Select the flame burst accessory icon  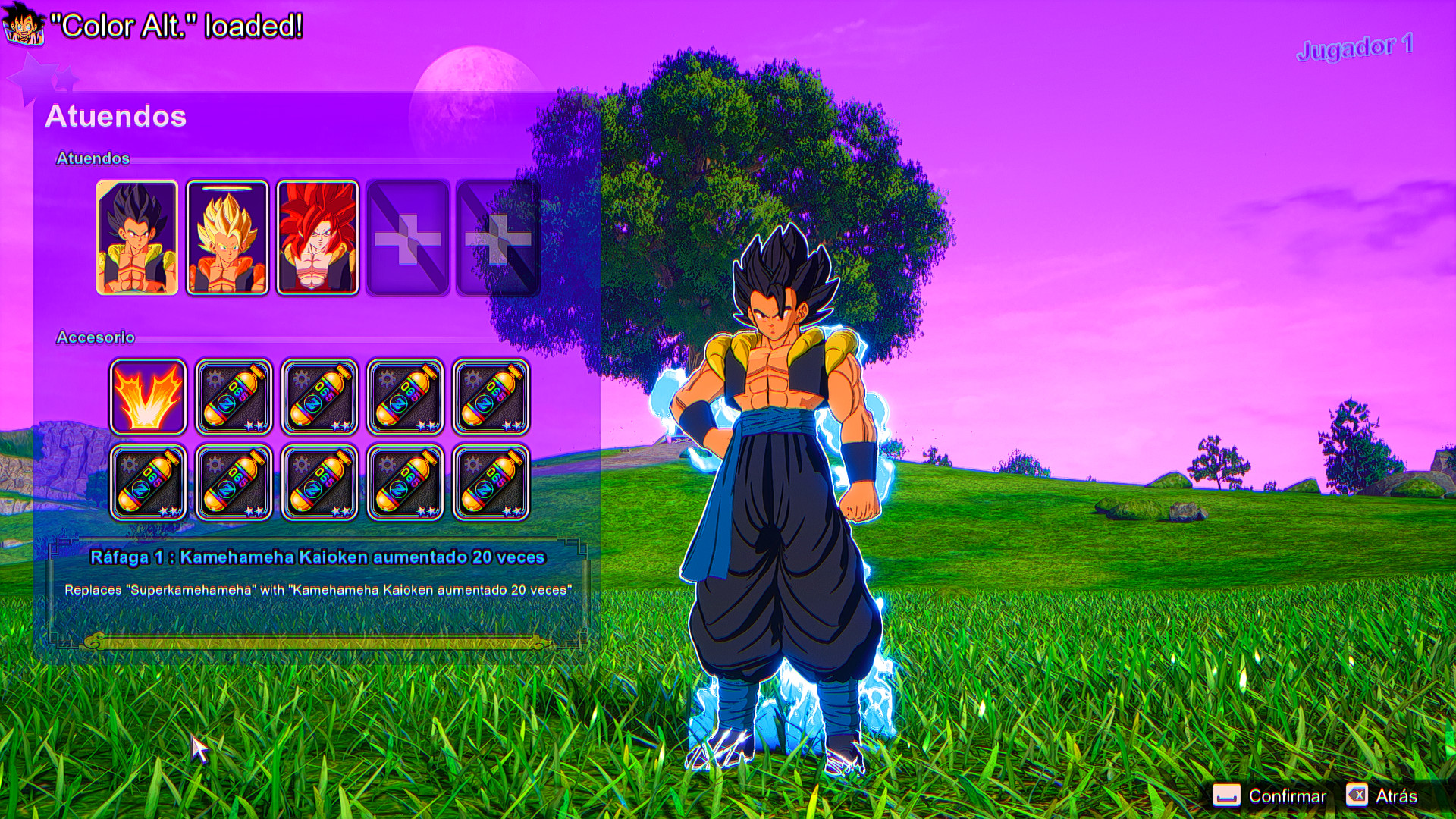tap(148, 397)
